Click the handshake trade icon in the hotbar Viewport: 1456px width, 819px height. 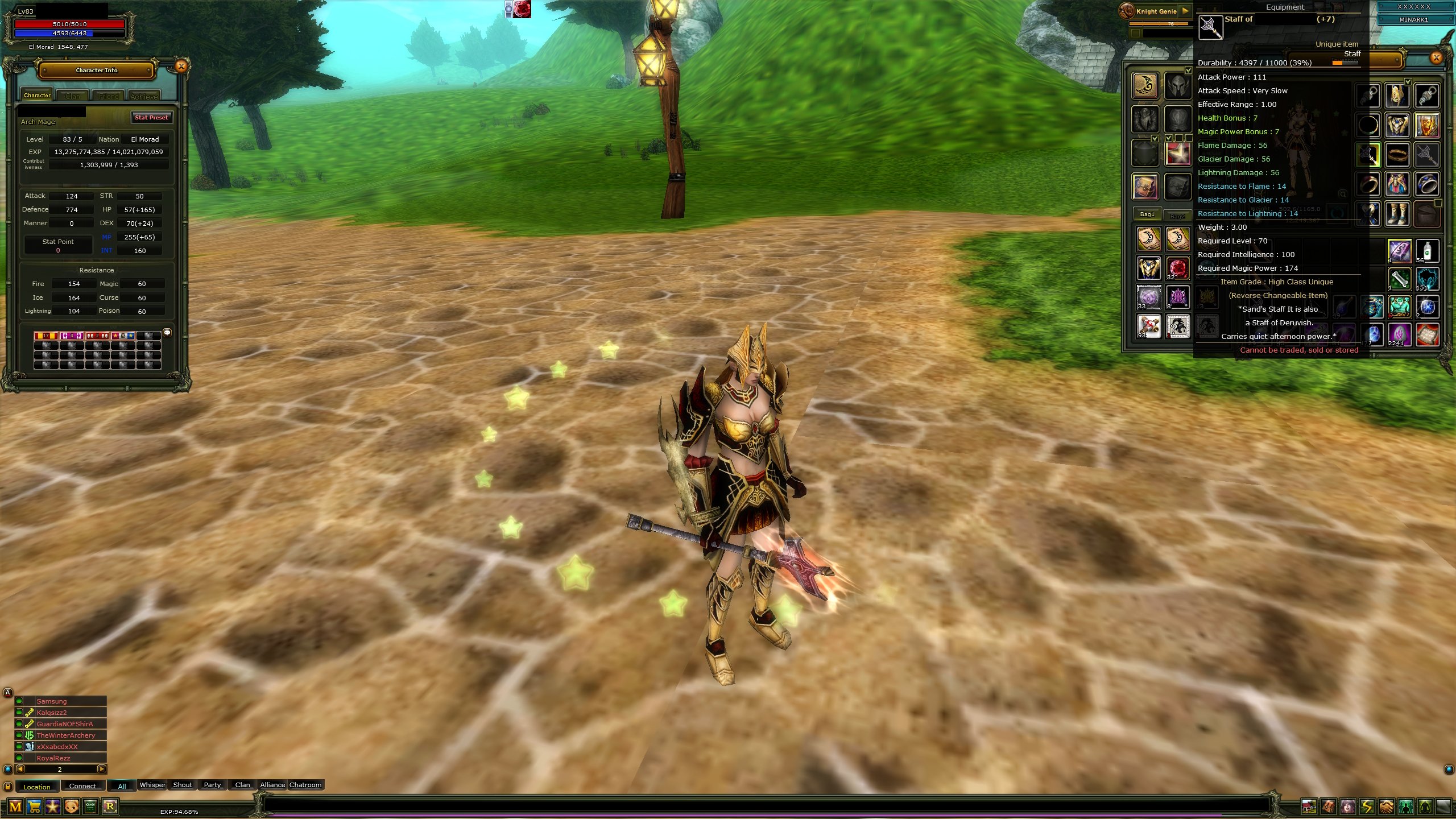click(1387, 808)
